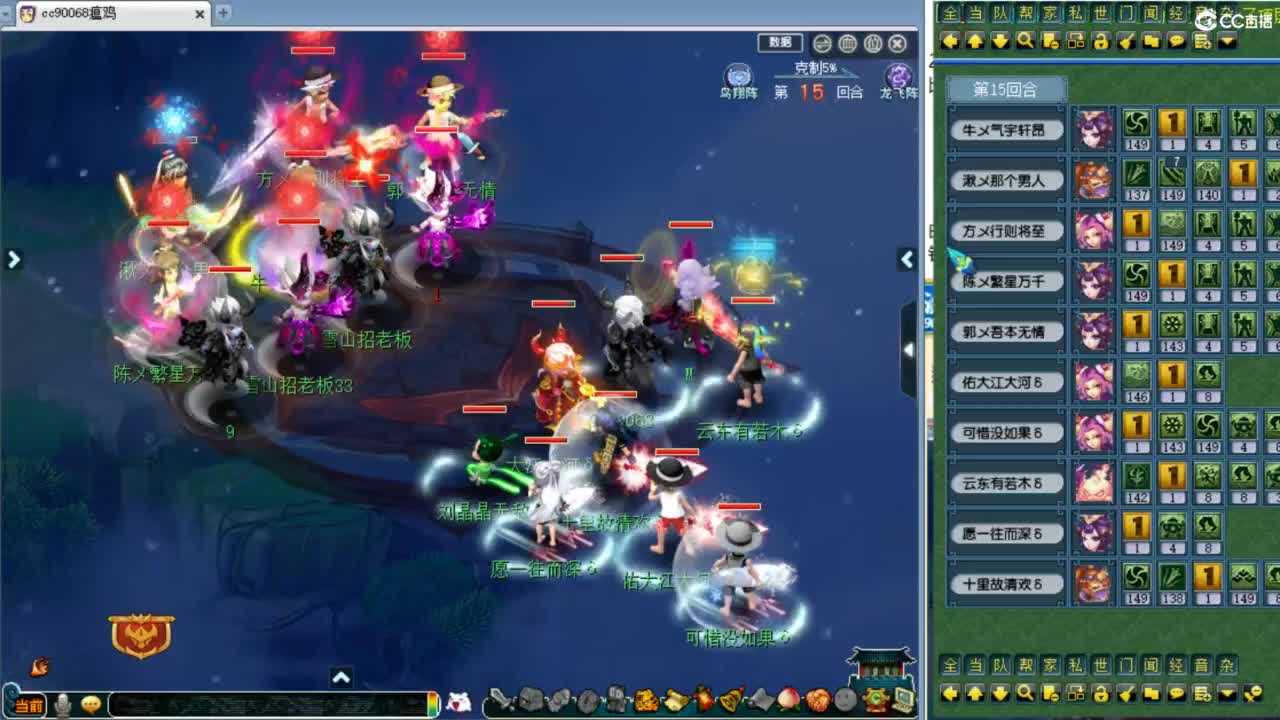Click the 鸟翔阵 formation icon
The image size is (1280, 720).
738,76
